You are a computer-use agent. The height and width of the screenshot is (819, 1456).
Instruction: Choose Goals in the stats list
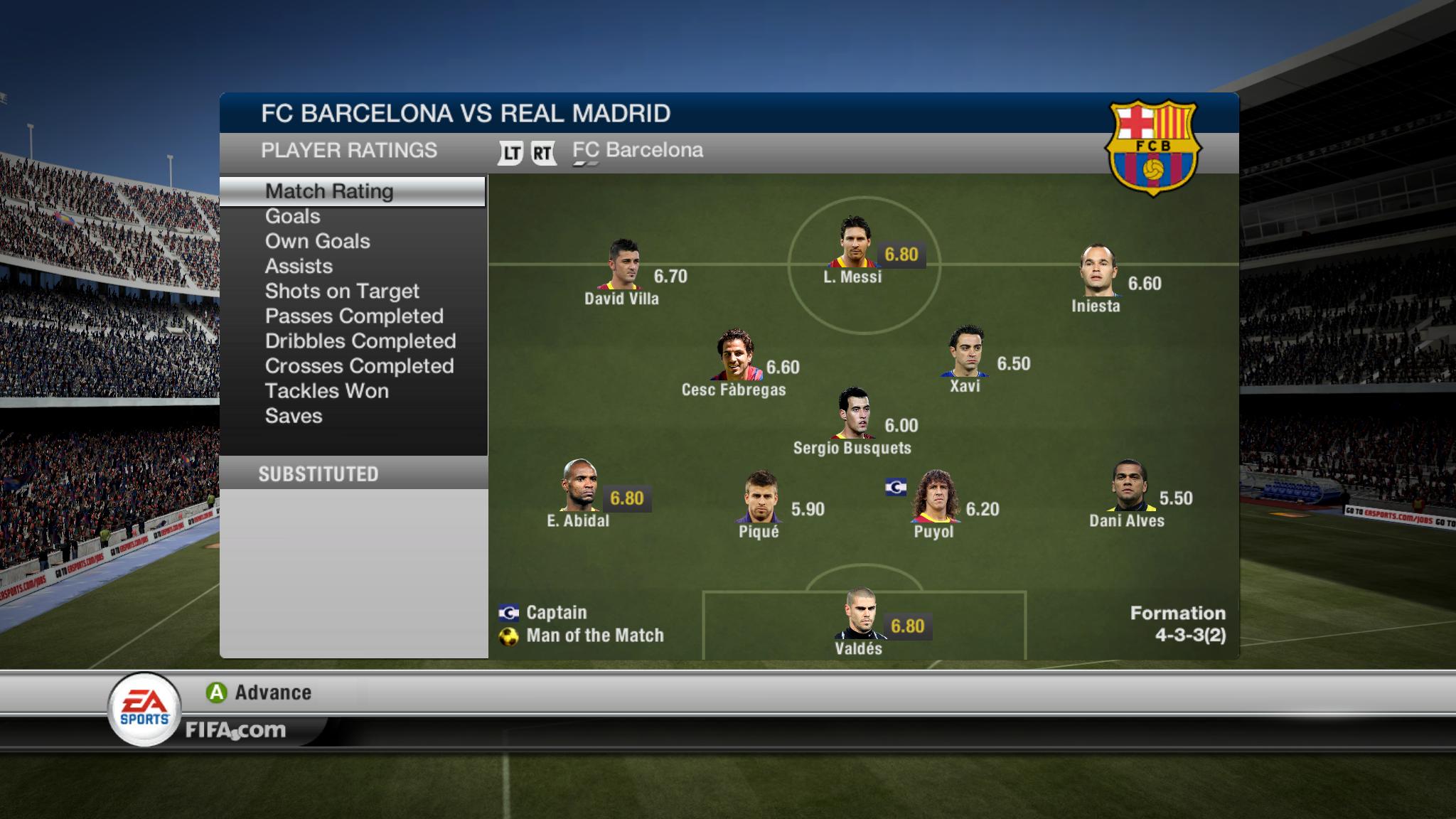point(292,216)
